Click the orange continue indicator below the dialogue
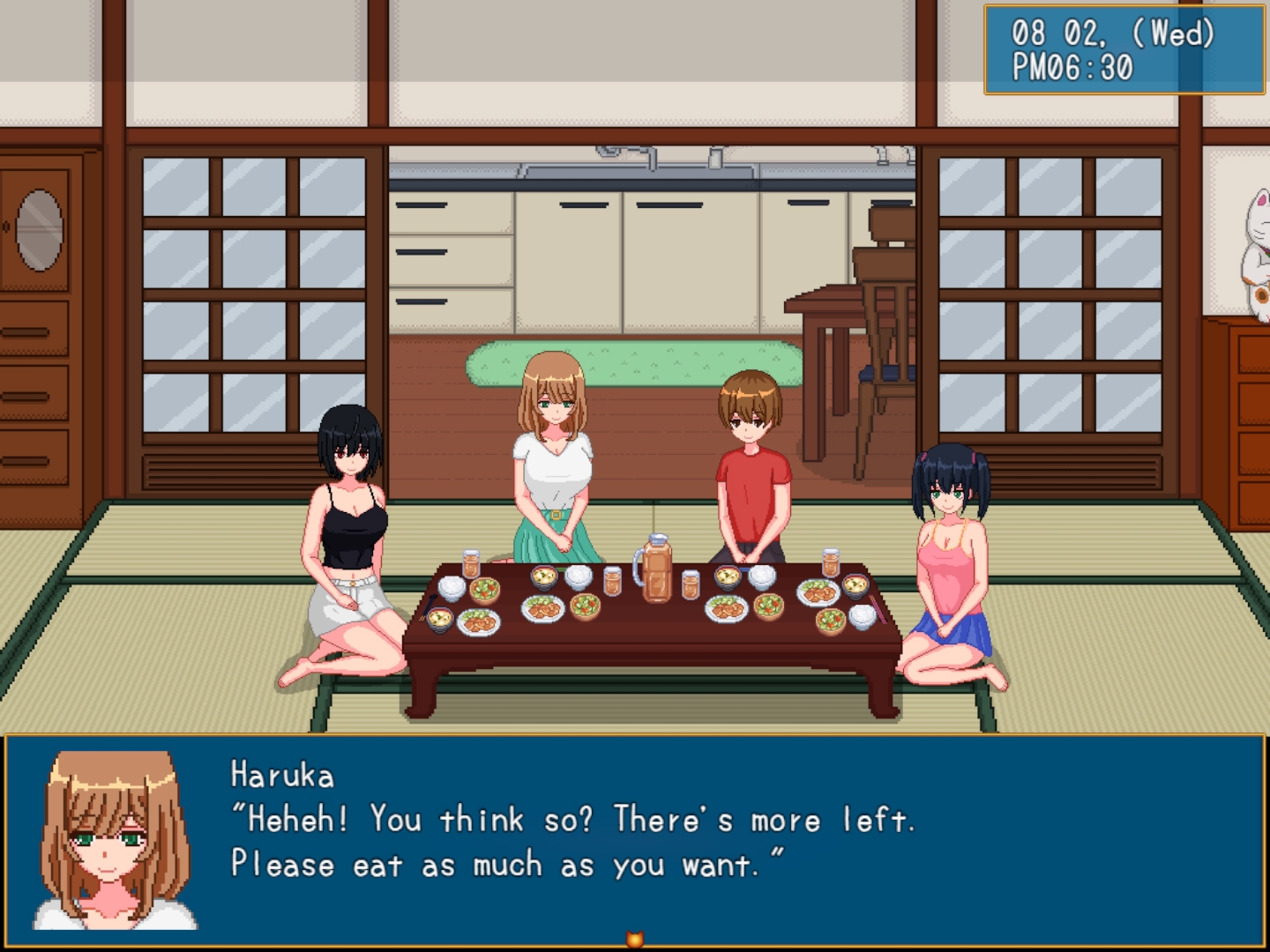The width and height of the screenshot is (1270, 952). [634, 940]
